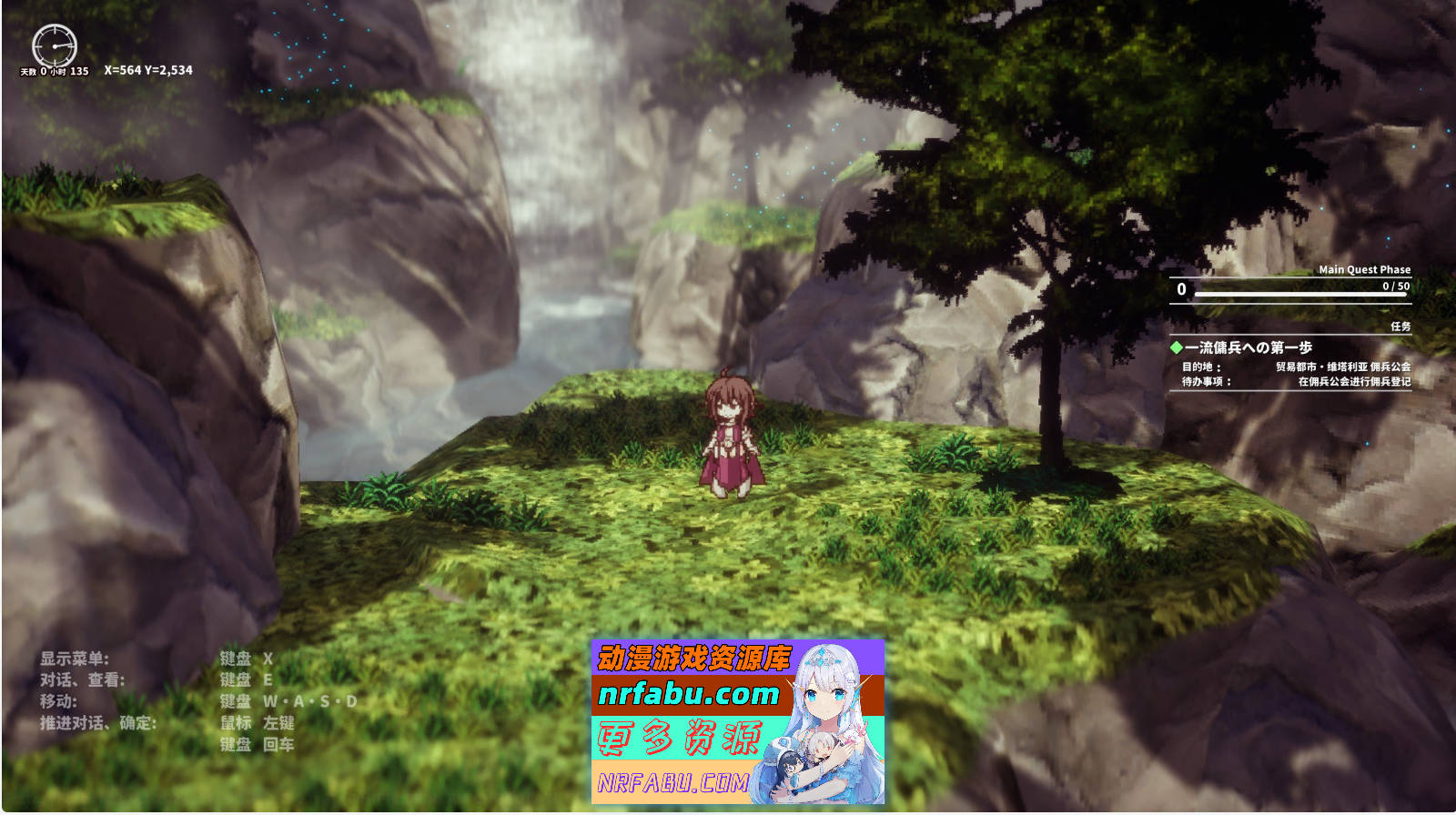1456x815 pixels.
Task: Select the player character sprite
Action: [733, 437]
